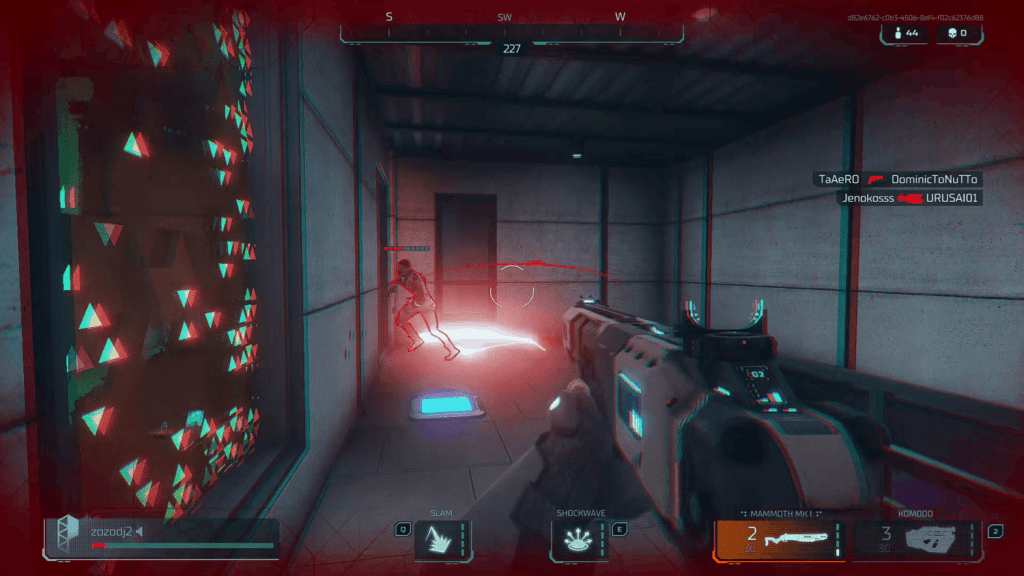Activate the Shockwave ability icon

tap(578, 540)
